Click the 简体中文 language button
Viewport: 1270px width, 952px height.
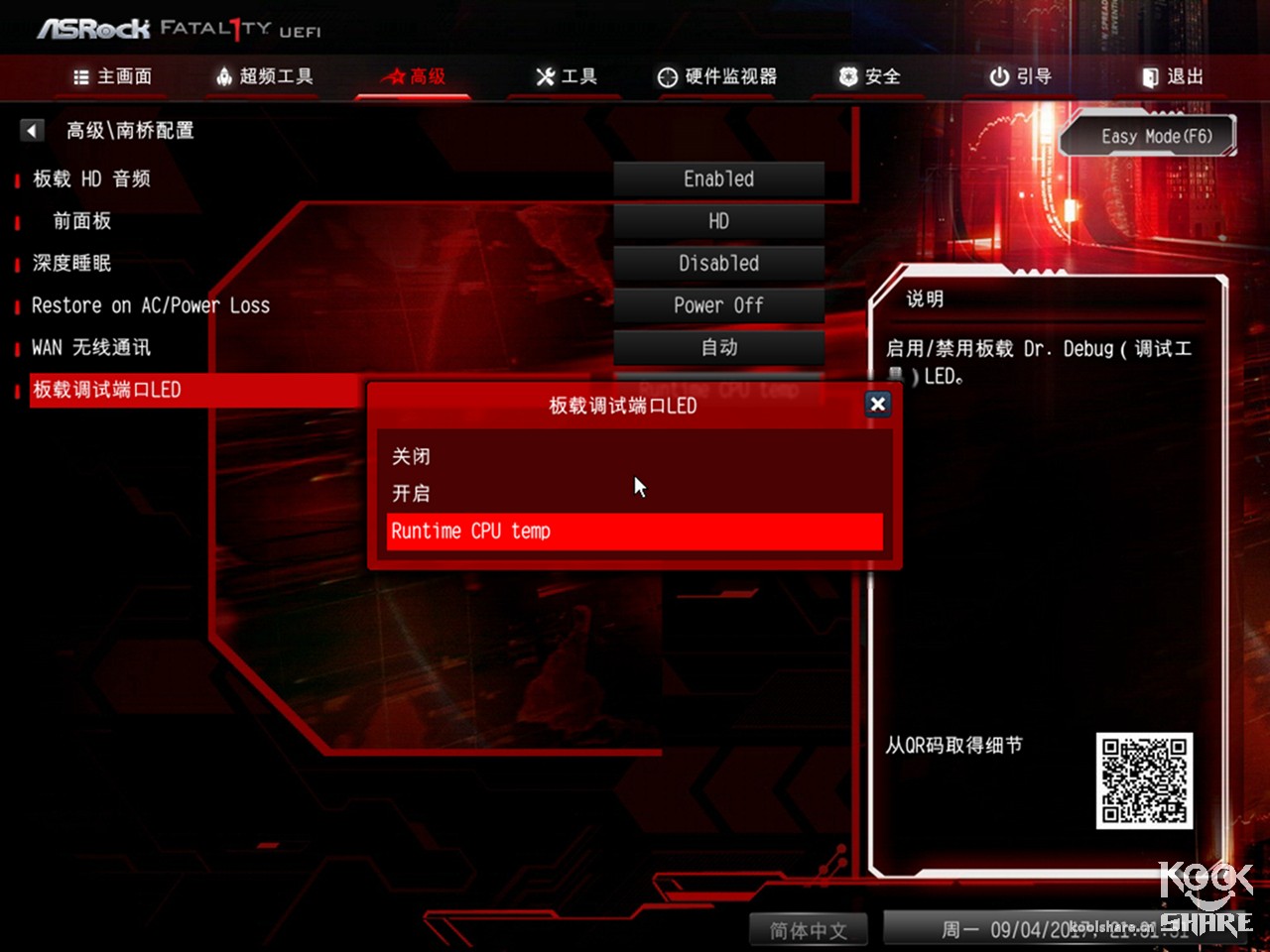(x=808, y=930)
